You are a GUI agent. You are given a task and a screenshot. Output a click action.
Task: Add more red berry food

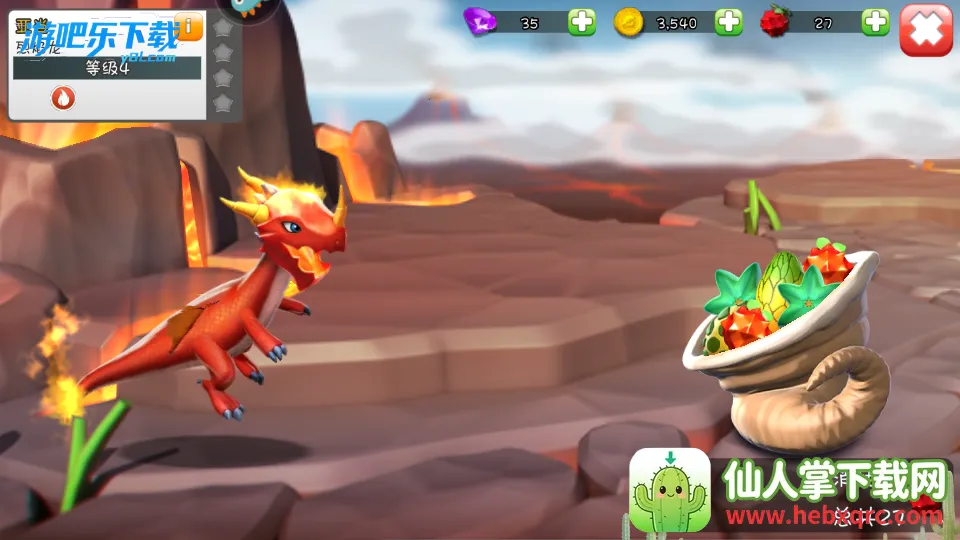point(876,22)
